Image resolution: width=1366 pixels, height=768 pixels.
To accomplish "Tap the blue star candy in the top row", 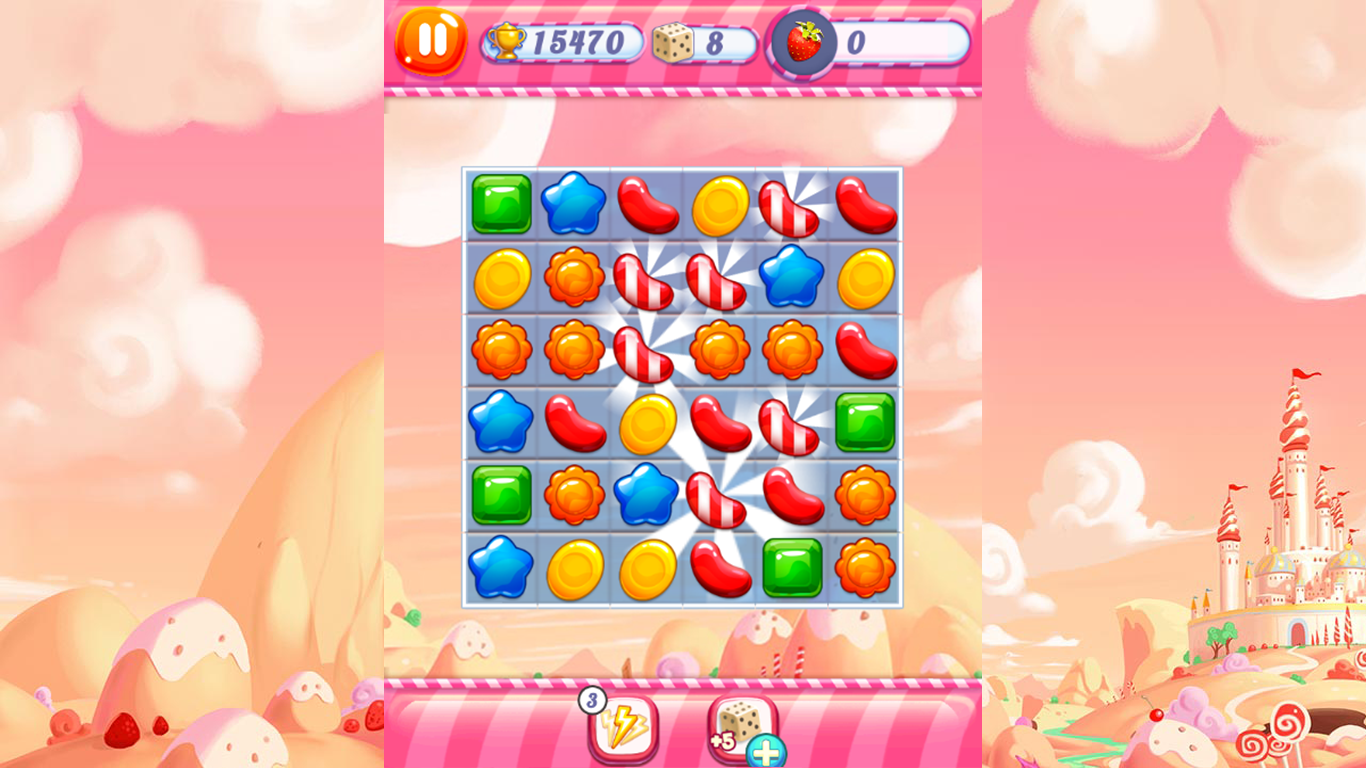I will coord(572,203).
